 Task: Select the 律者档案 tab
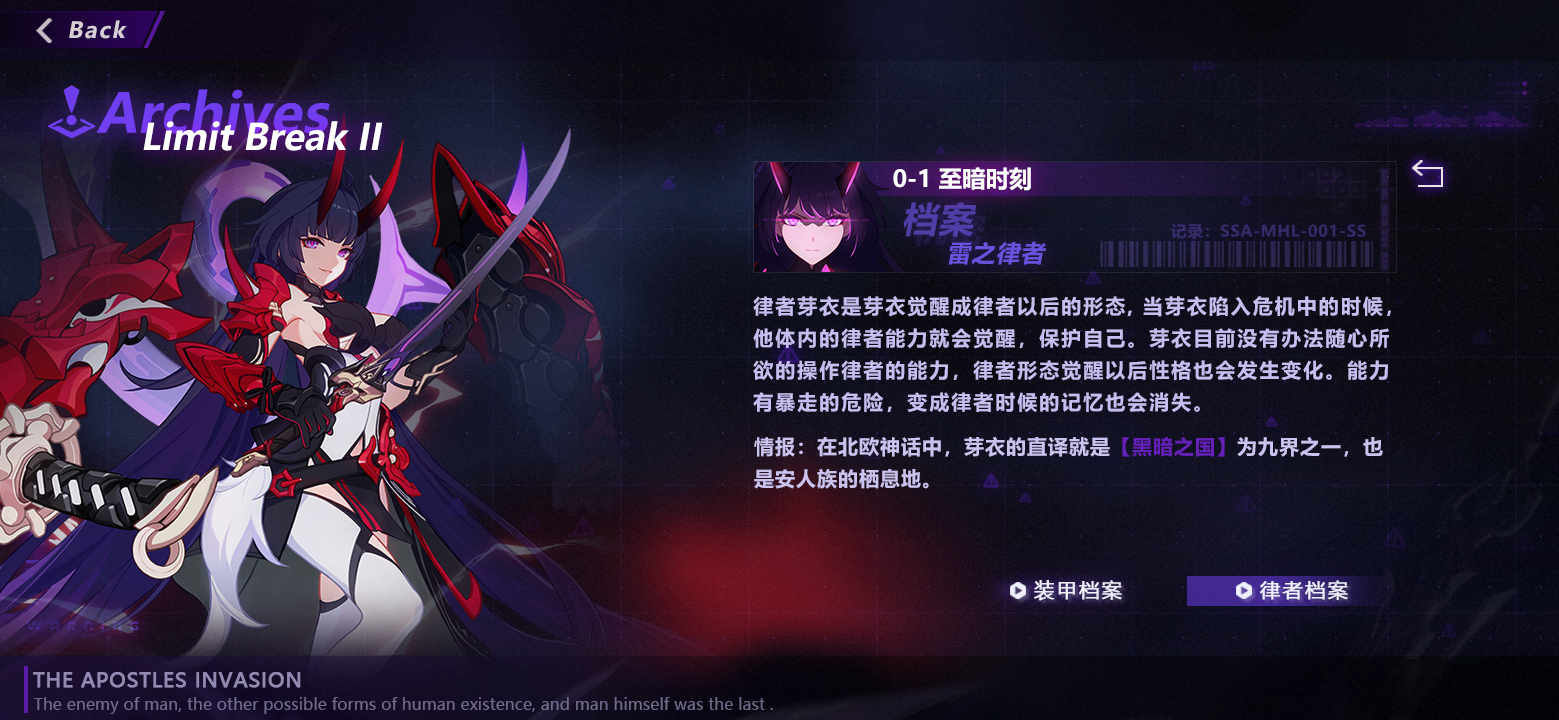1292,591
